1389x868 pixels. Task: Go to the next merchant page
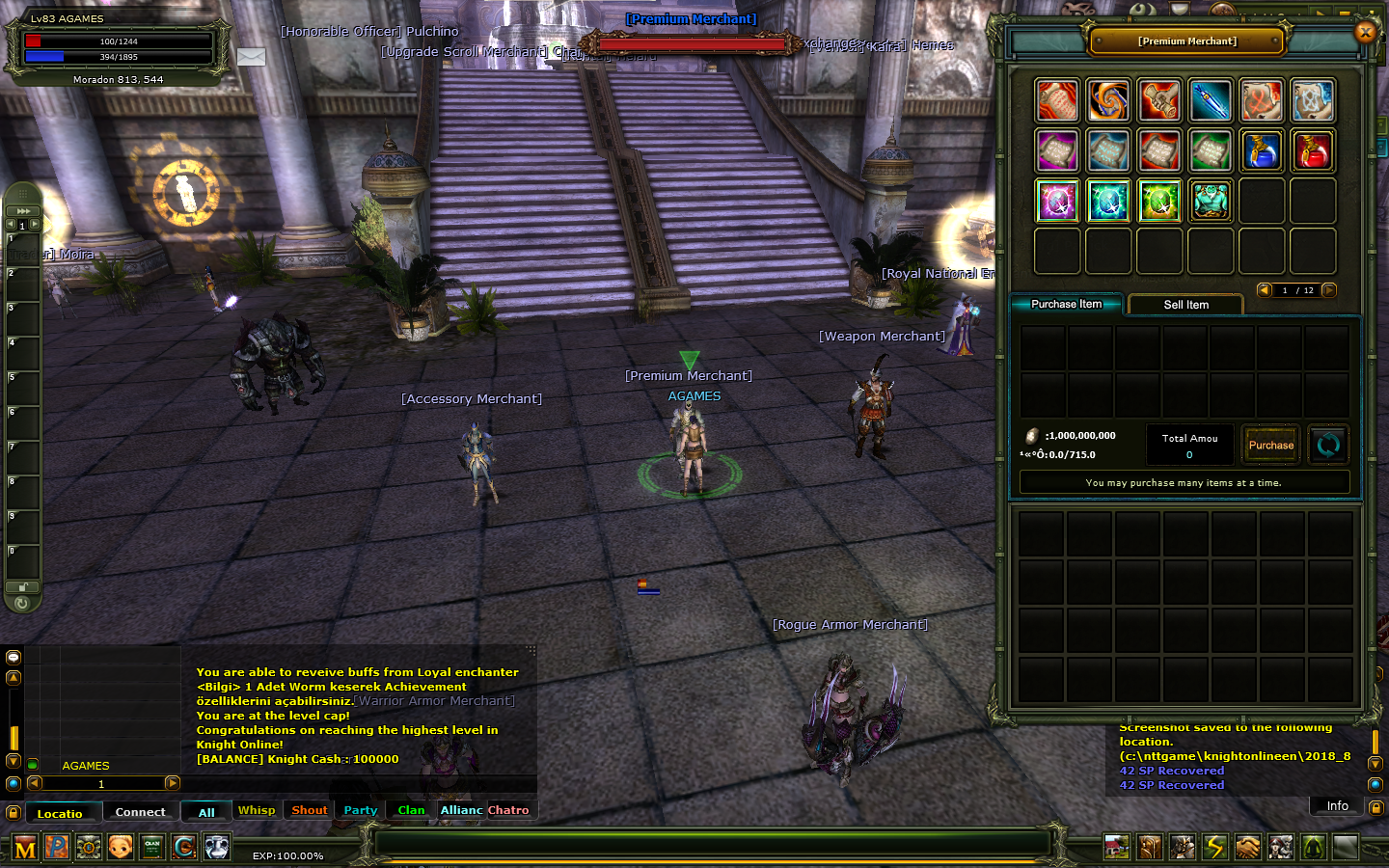1329,290
